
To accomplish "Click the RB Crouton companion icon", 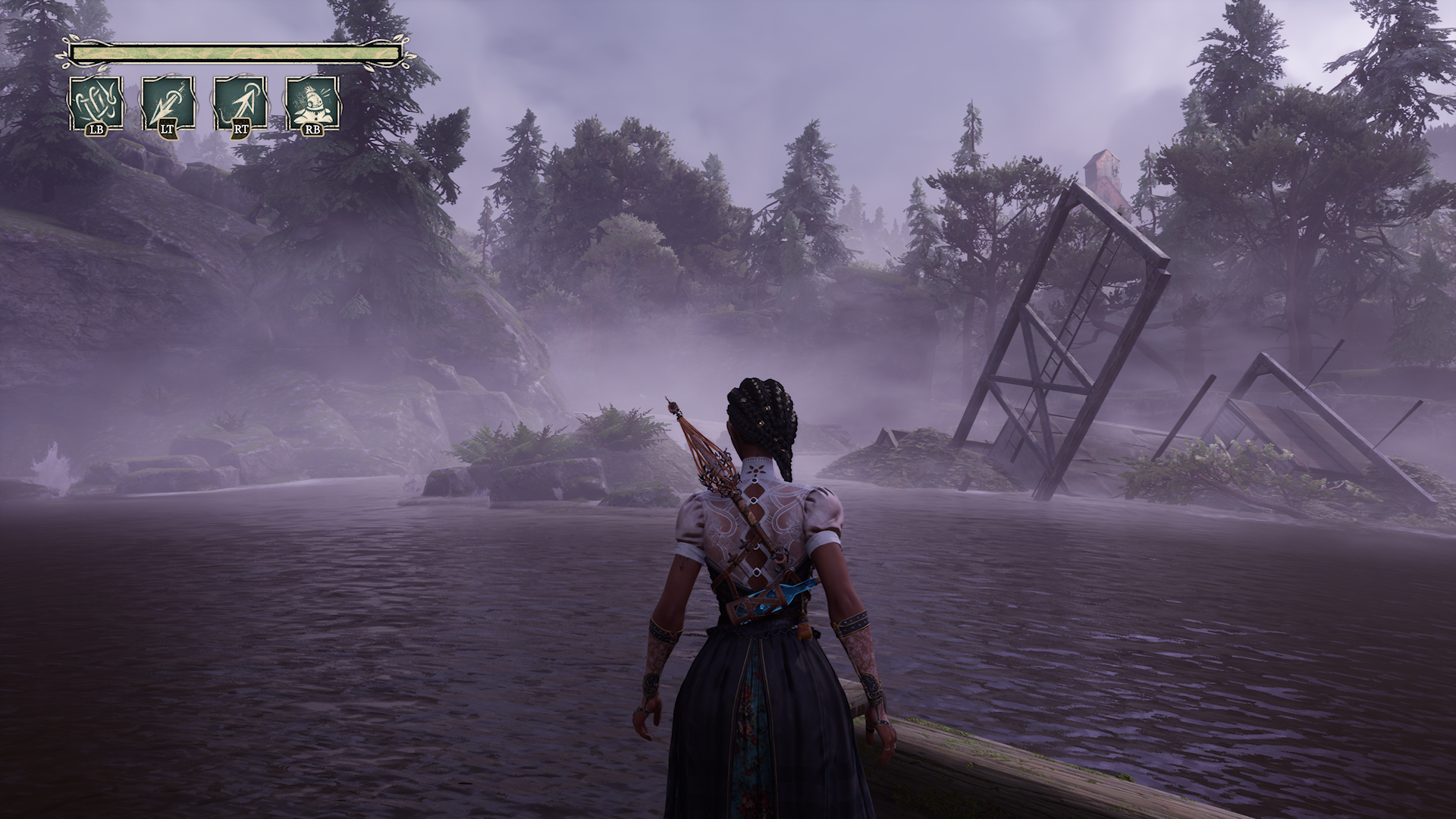I will pyautogui.click(x=312, y=101).
